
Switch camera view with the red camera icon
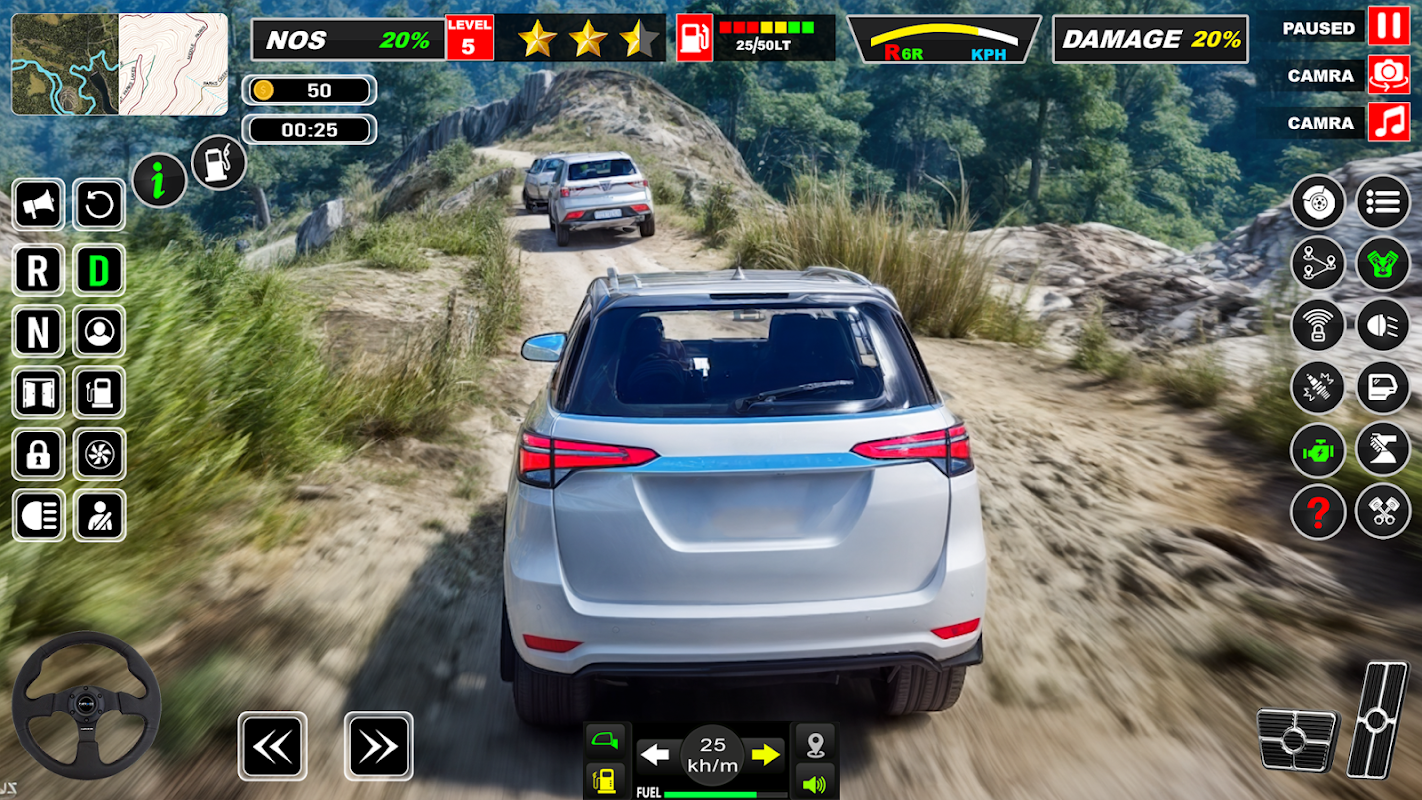(1388, 75)
